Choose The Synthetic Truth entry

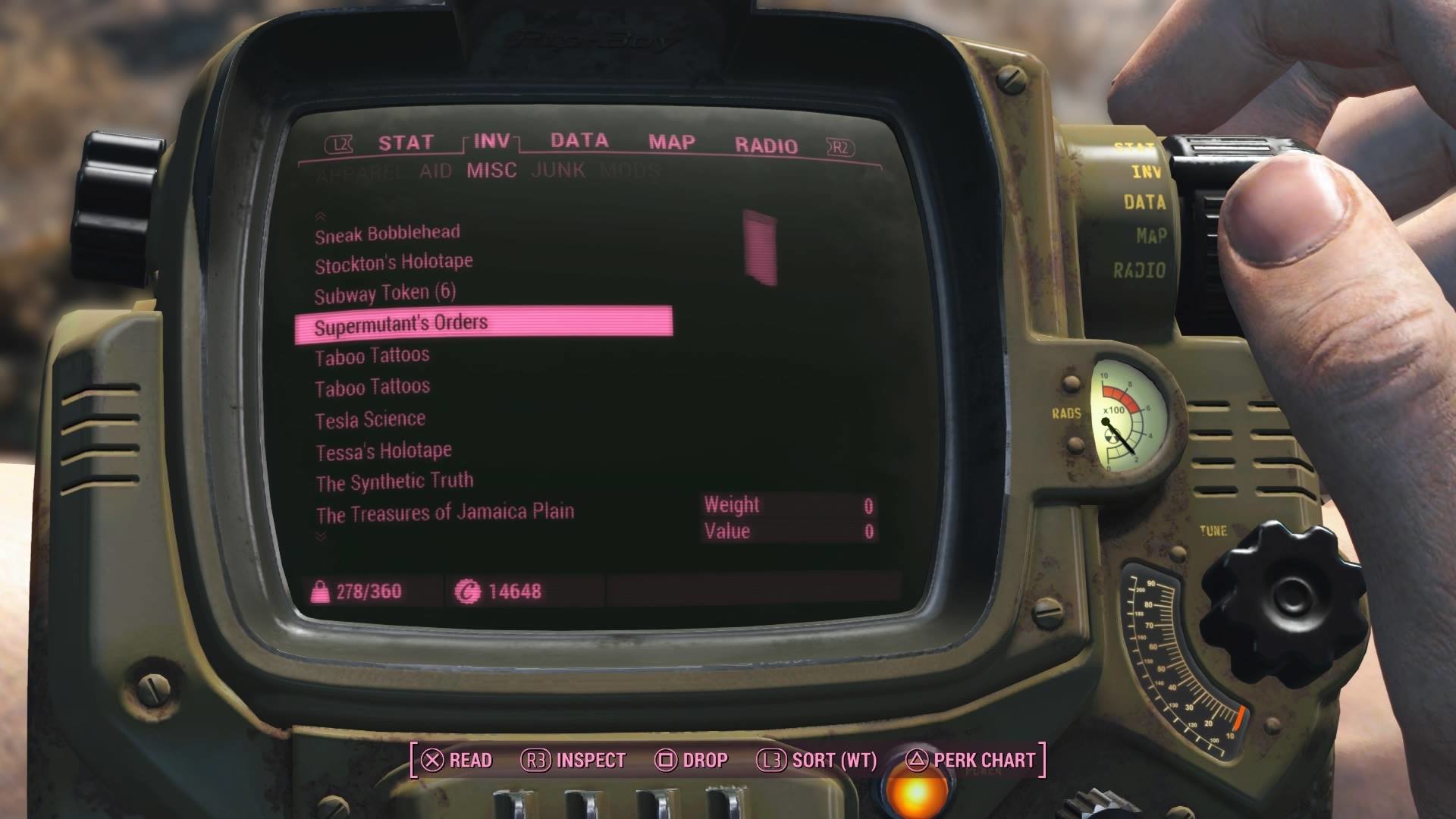point(394,482)
